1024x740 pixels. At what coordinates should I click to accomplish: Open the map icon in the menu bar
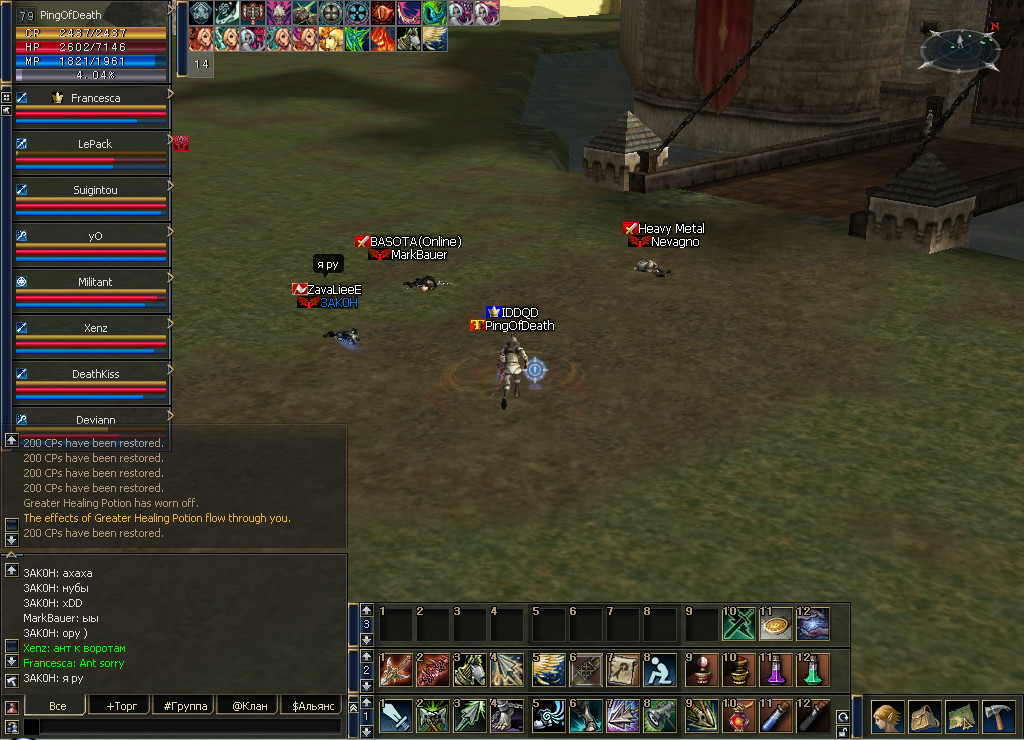pyautogui.click(x=961, y=717)
